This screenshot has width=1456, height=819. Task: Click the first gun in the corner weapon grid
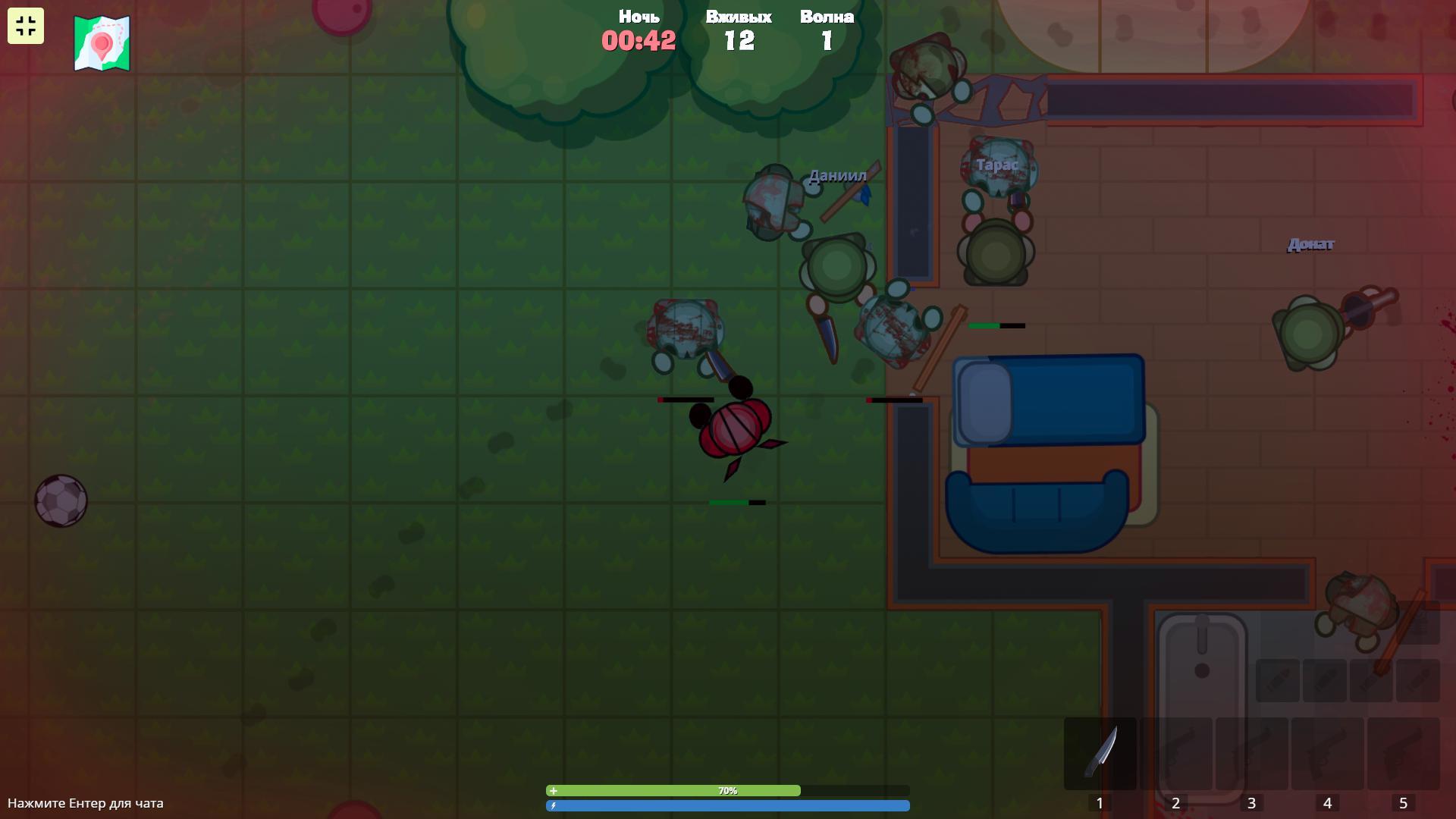click(1280, 679)
